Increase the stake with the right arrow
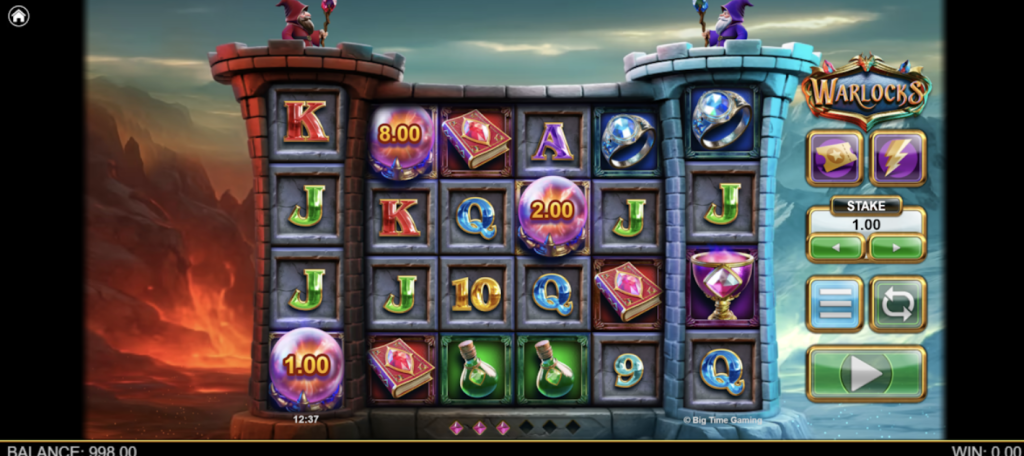Viewport: 1024px width, 456px height. pos(896,247)
